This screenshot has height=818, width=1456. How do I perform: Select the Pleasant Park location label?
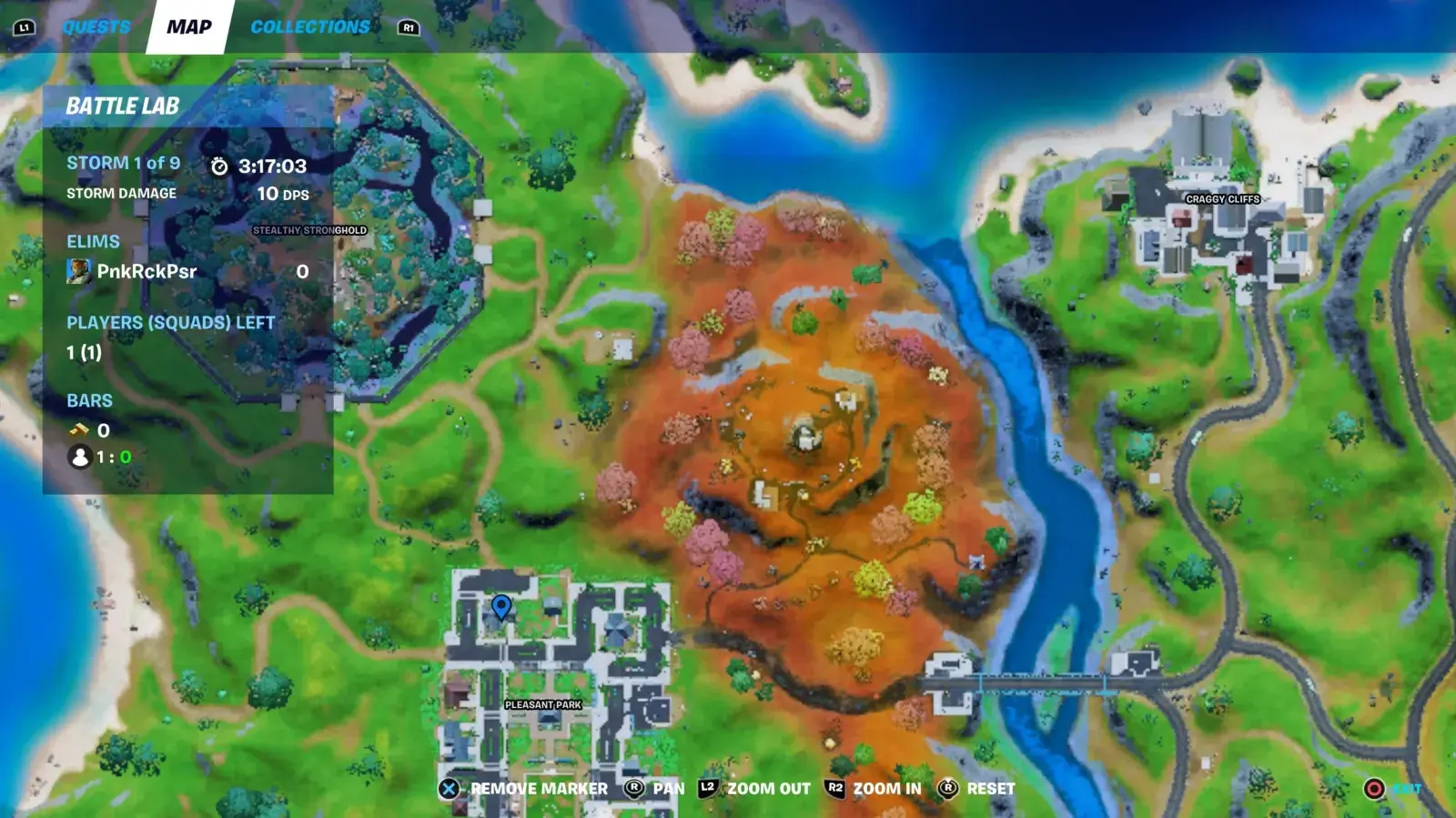(x=543, y=705)
